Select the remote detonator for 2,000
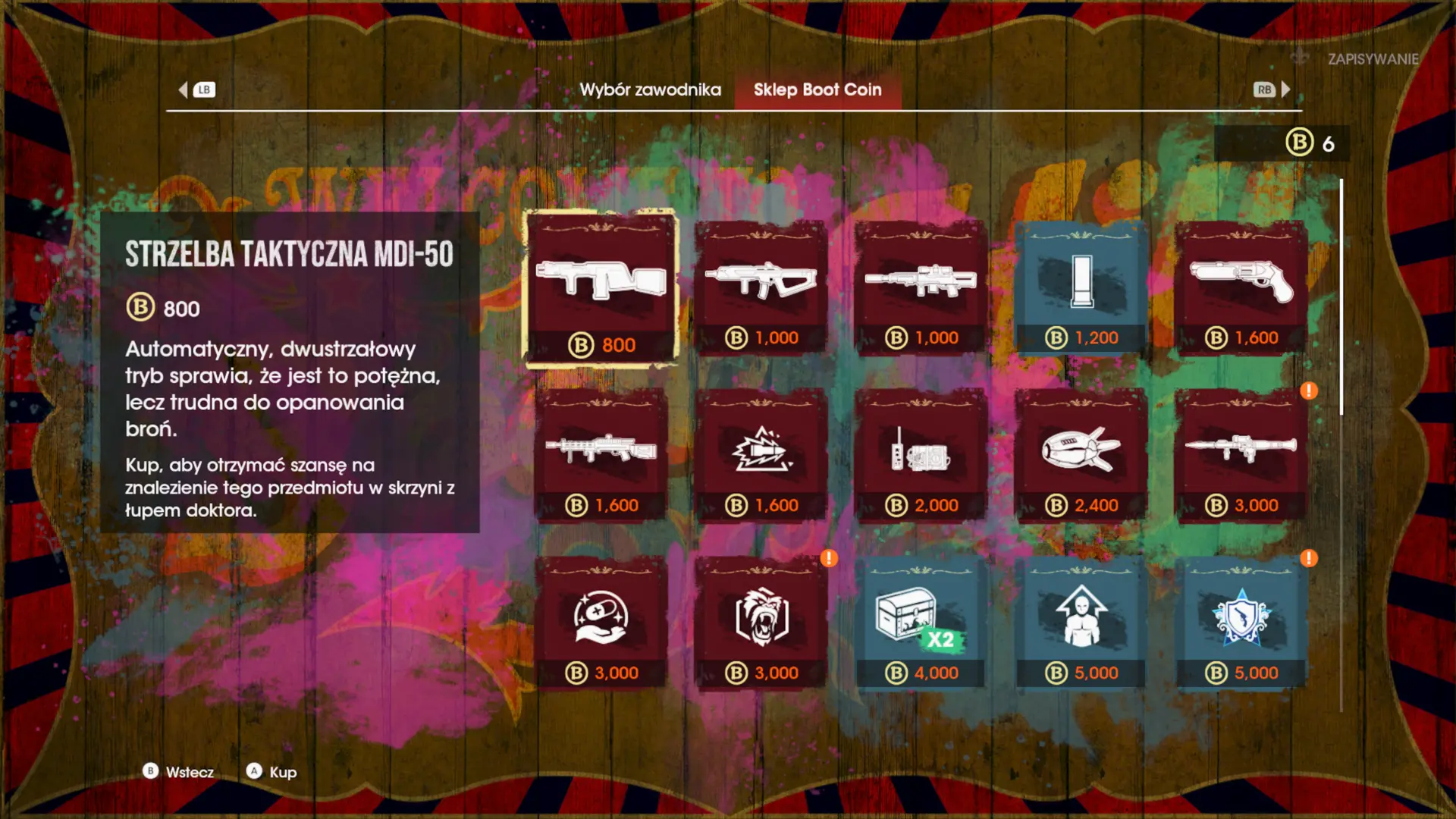This screenshot has height=819, width=1456. pyautogui.click(x=921, y=455)
